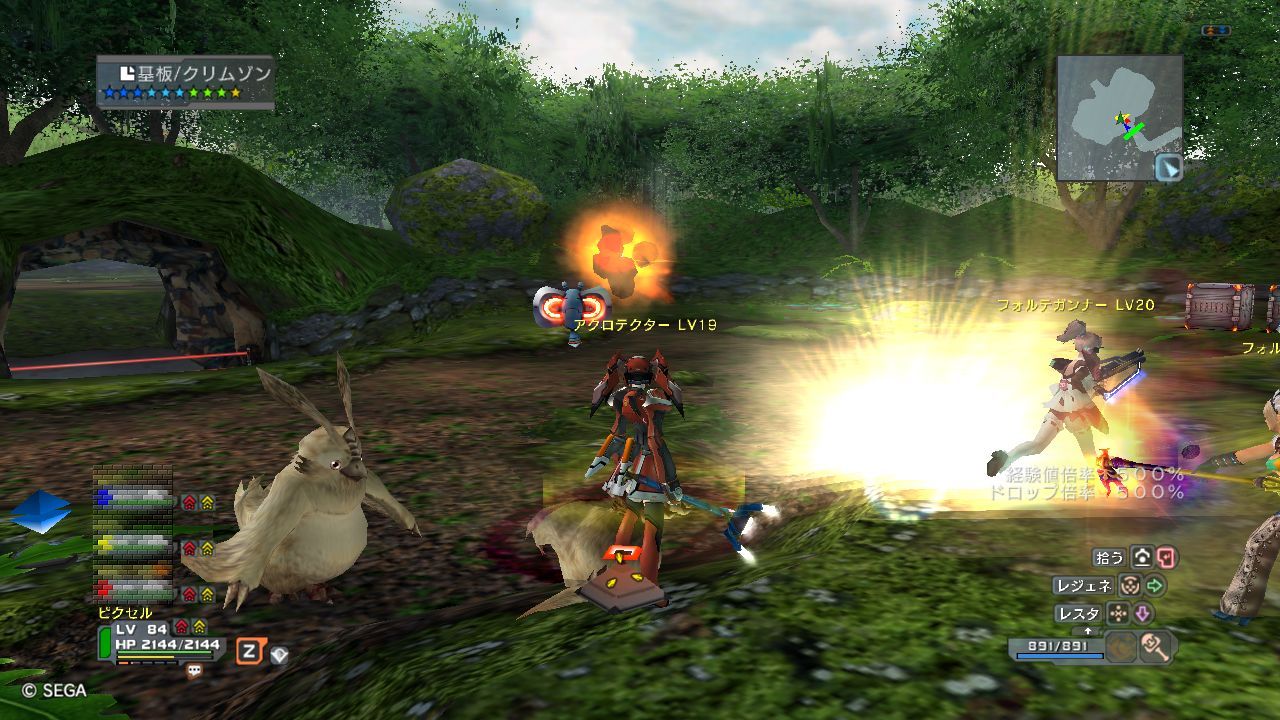The width and height of the screenshot is (1280, 720).
Task: Cast the レスタ healing technique
Action: coord(1078,613)
